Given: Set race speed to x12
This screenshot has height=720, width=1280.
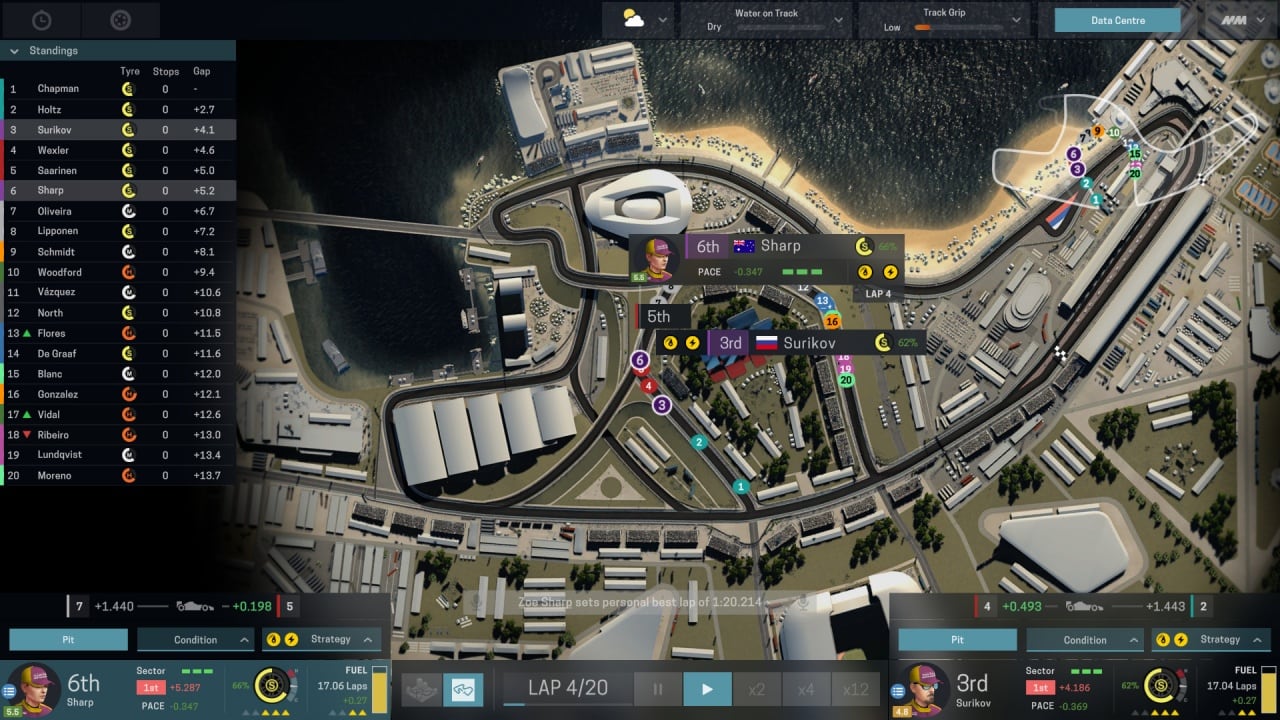Looking at the screenshot, I should (x=856, y=689).
